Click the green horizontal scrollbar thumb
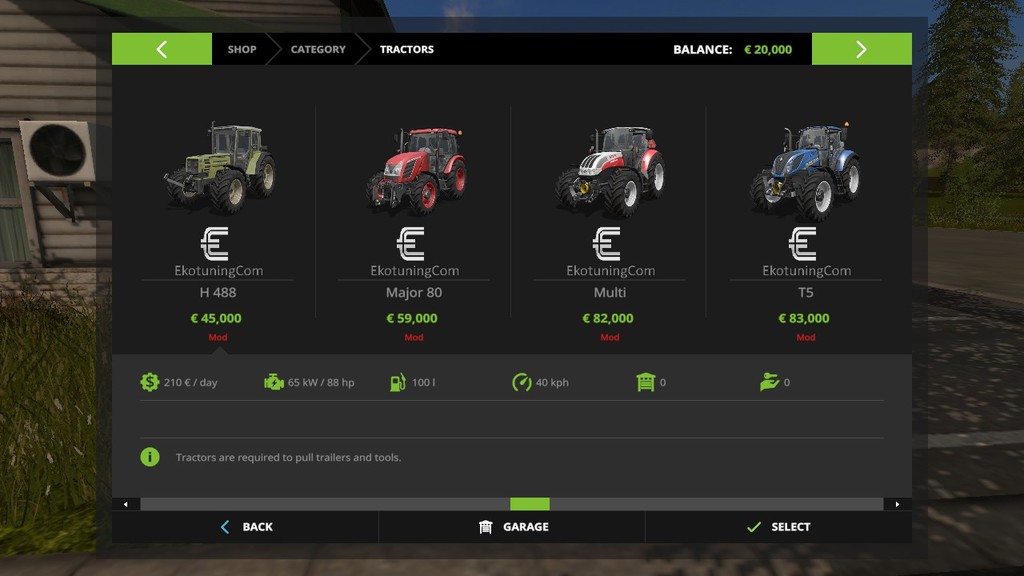Screen dimensions: 1024x576 tap(530, 504)
